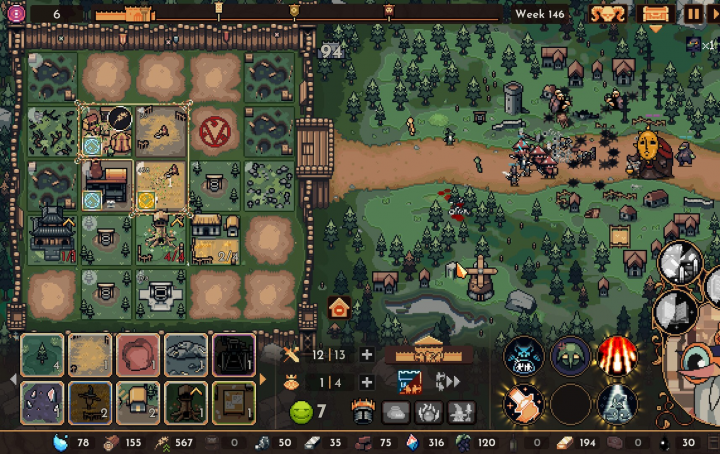Pause the game
Image resolution: width=720 pixels, height=454 pixels.
pyautogui.click(x=693, y=14)
